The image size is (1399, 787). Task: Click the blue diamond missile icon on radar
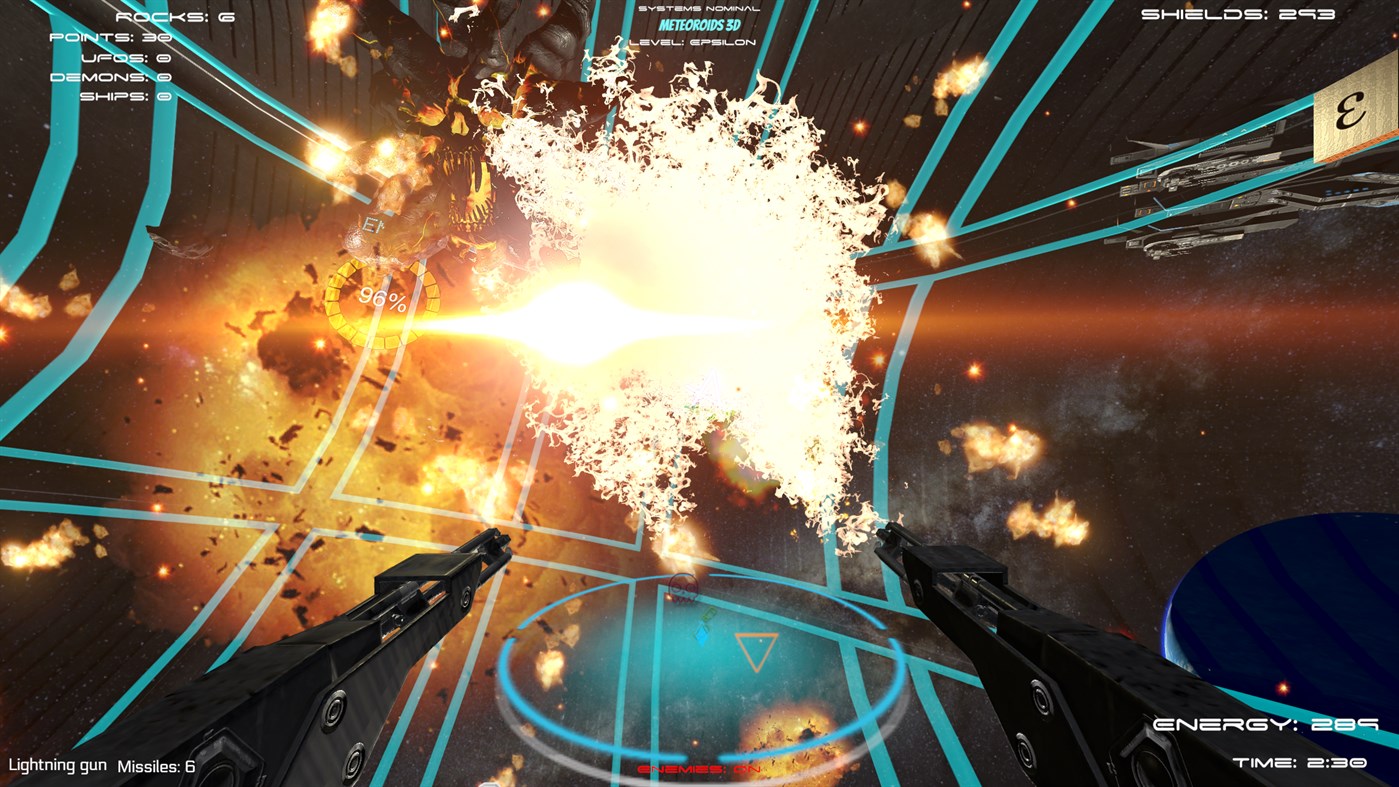coord(702,637)
